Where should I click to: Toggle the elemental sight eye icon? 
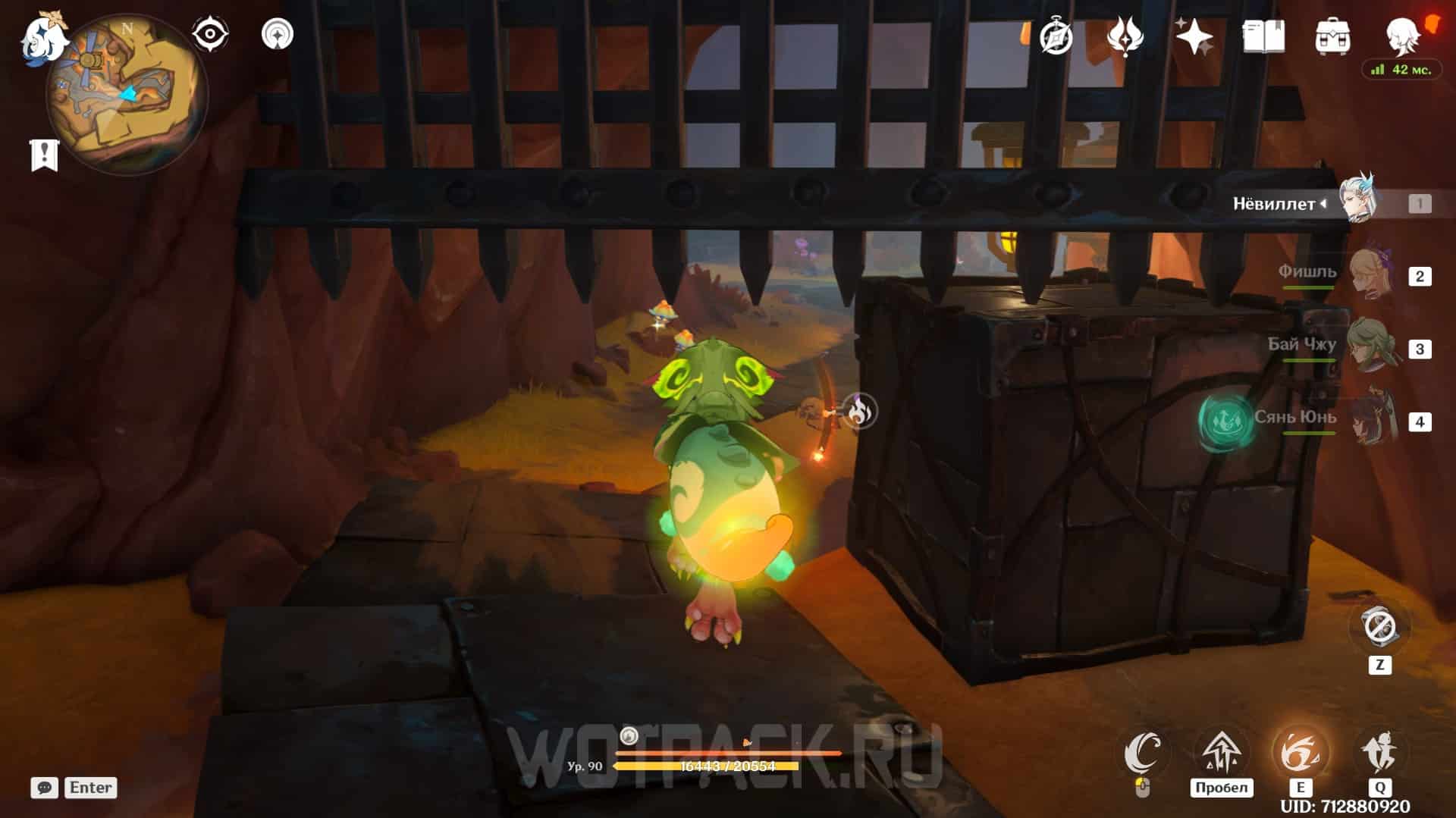(x=209, y=35)
